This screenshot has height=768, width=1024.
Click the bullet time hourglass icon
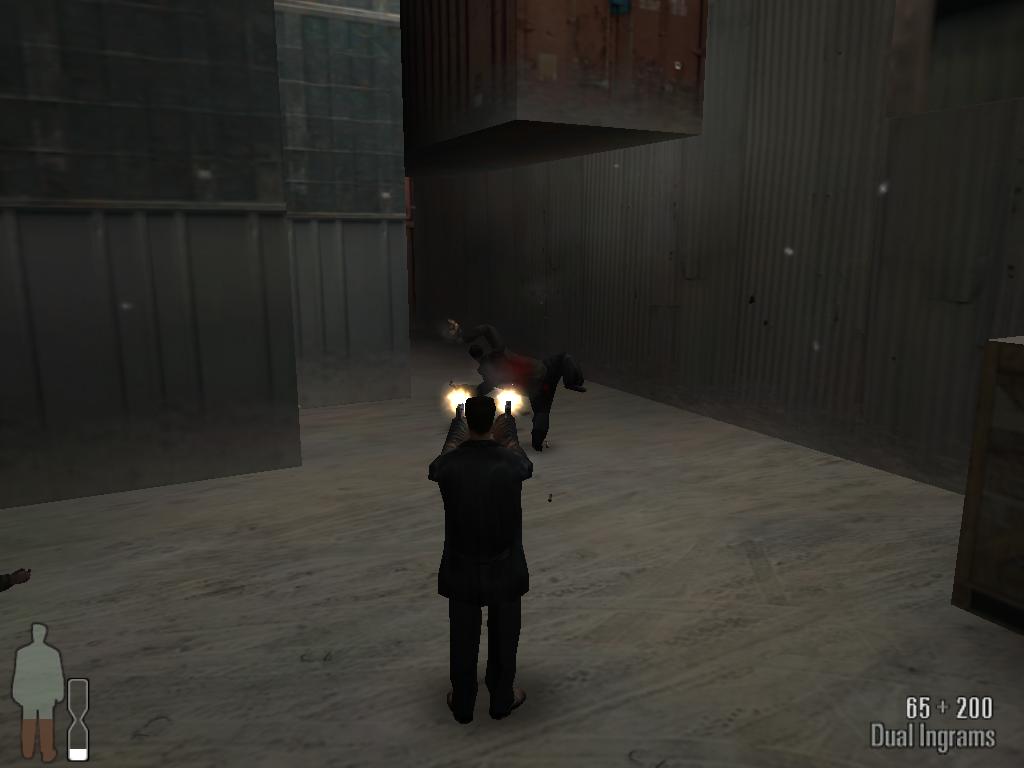[x=78, y=718]
